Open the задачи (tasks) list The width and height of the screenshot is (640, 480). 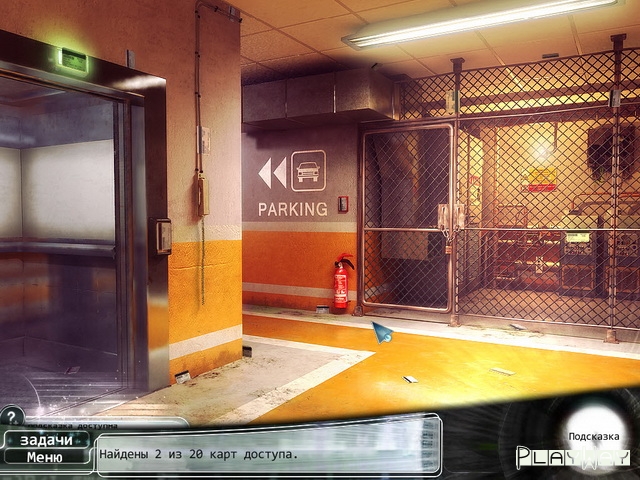click(x=45, y=441)
